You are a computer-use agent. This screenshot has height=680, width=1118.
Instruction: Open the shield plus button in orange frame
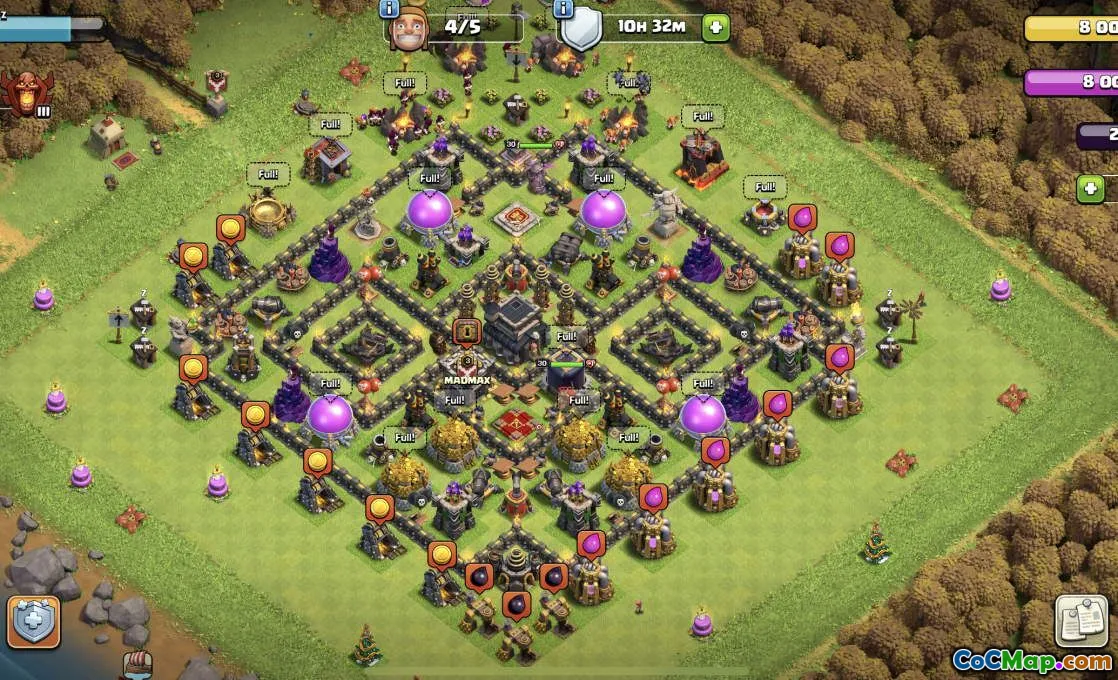pyautogui.click(x=34, y=621)
